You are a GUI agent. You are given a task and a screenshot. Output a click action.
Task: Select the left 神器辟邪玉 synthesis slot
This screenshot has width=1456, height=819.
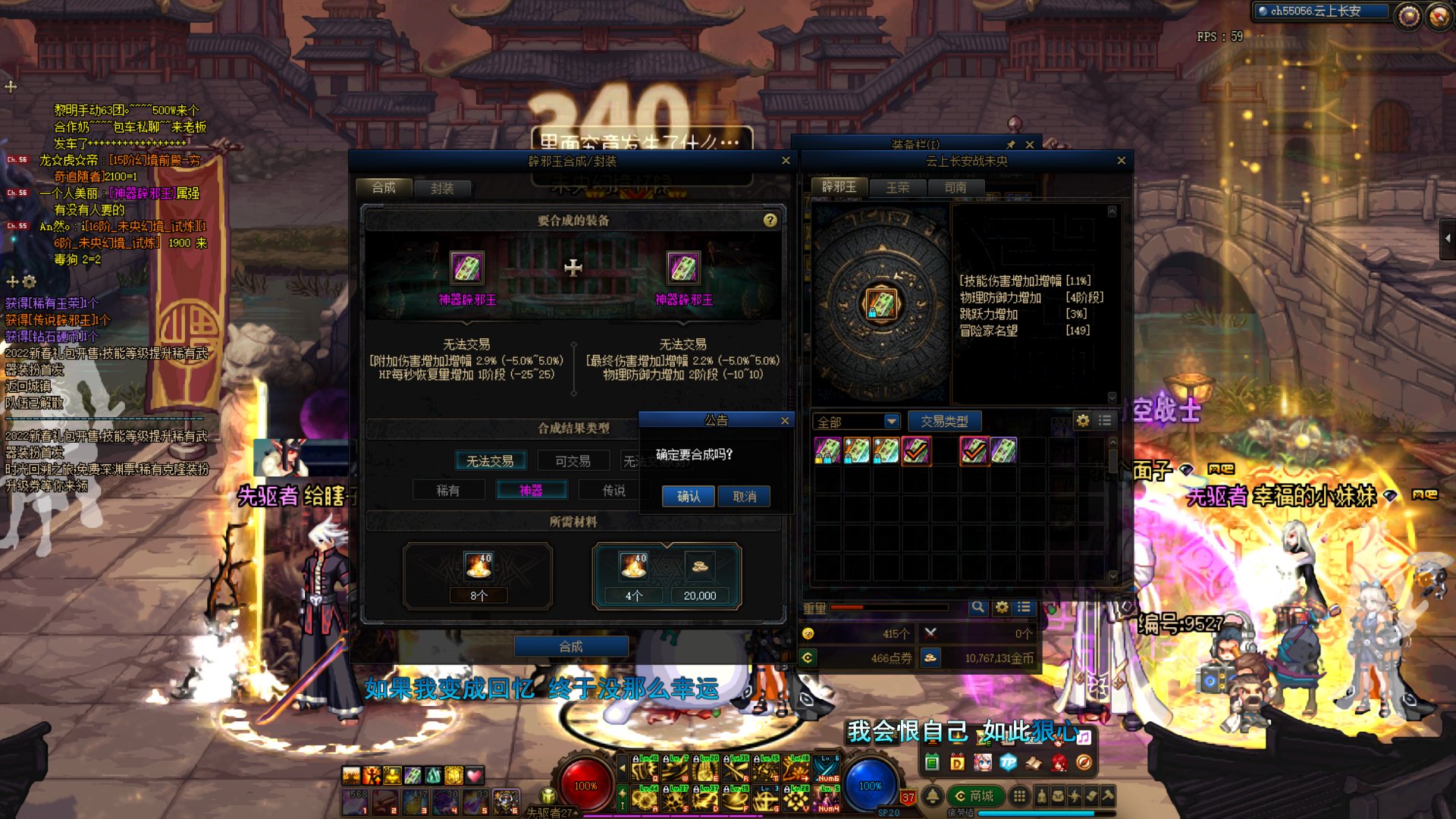[466, 268]
